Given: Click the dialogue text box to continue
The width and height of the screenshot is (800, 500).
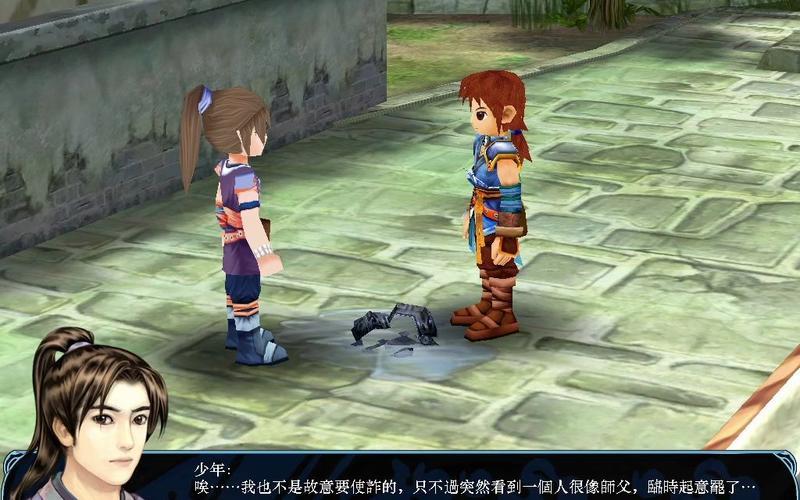Looking at the screenshot, I should (x=480, y=478).
